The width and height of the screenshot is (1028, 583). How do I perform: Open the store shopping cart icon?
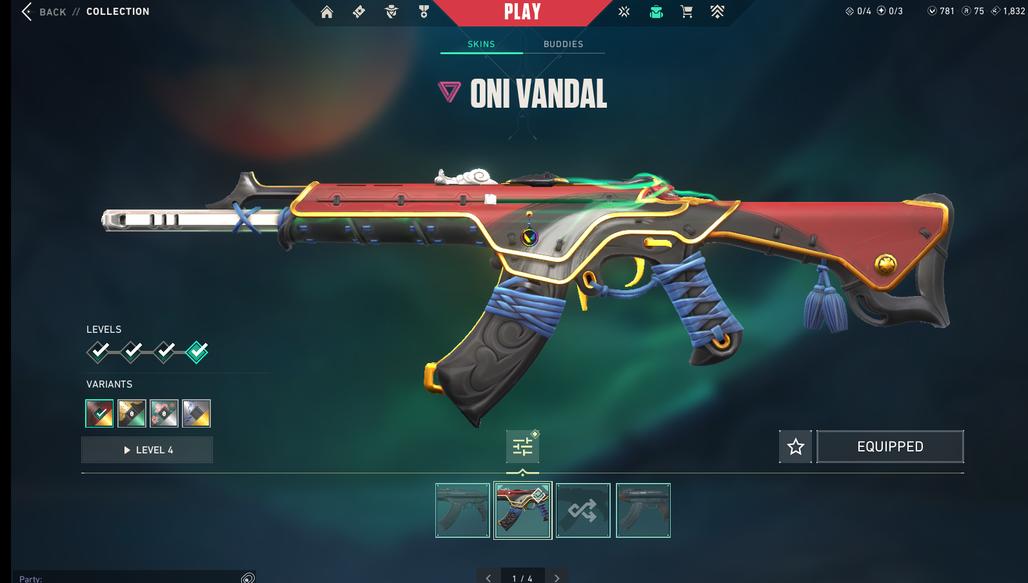686,12
